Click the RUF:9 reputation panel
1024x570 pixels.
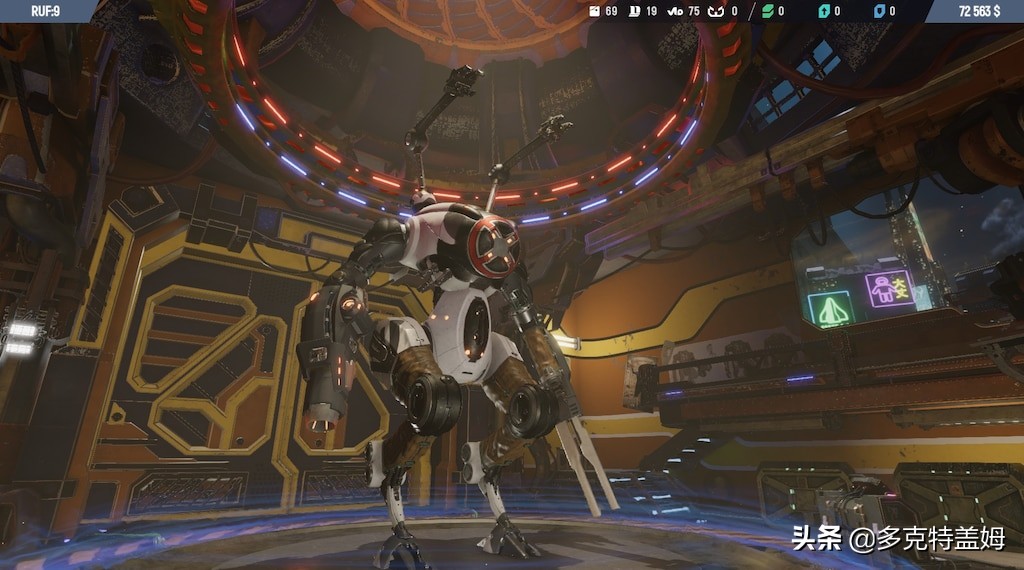pyautogui.click(x=45, y=11)
